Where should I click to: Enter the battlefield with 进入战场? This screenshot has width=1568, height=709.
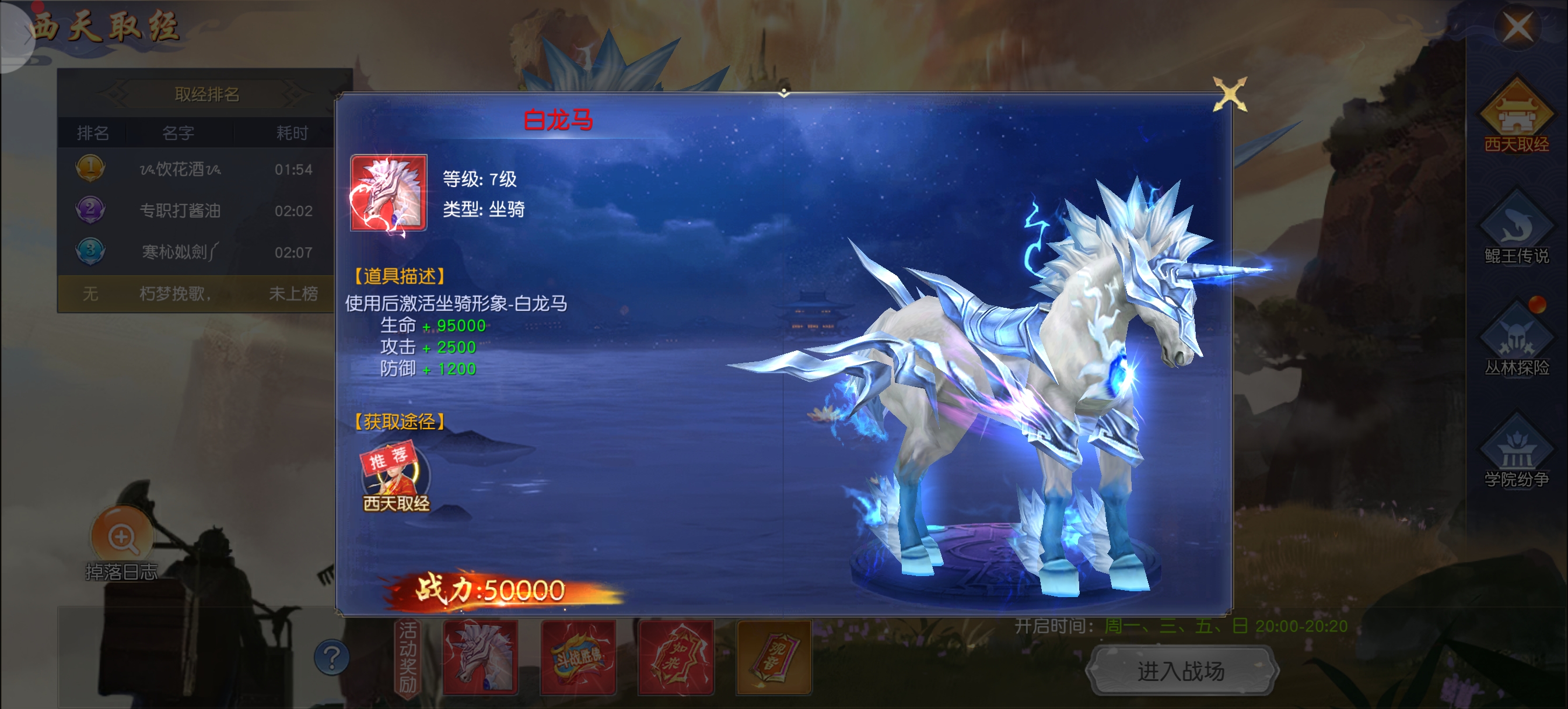(x=1181, y=671)
